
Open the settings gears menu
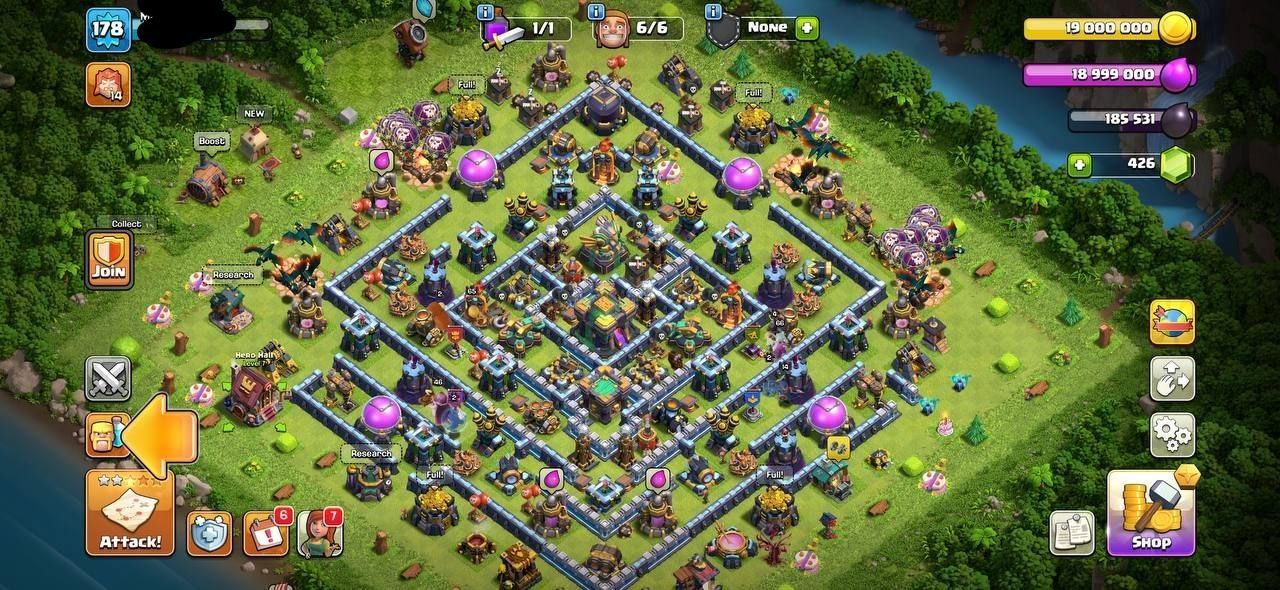click(x=1172, y=433)
